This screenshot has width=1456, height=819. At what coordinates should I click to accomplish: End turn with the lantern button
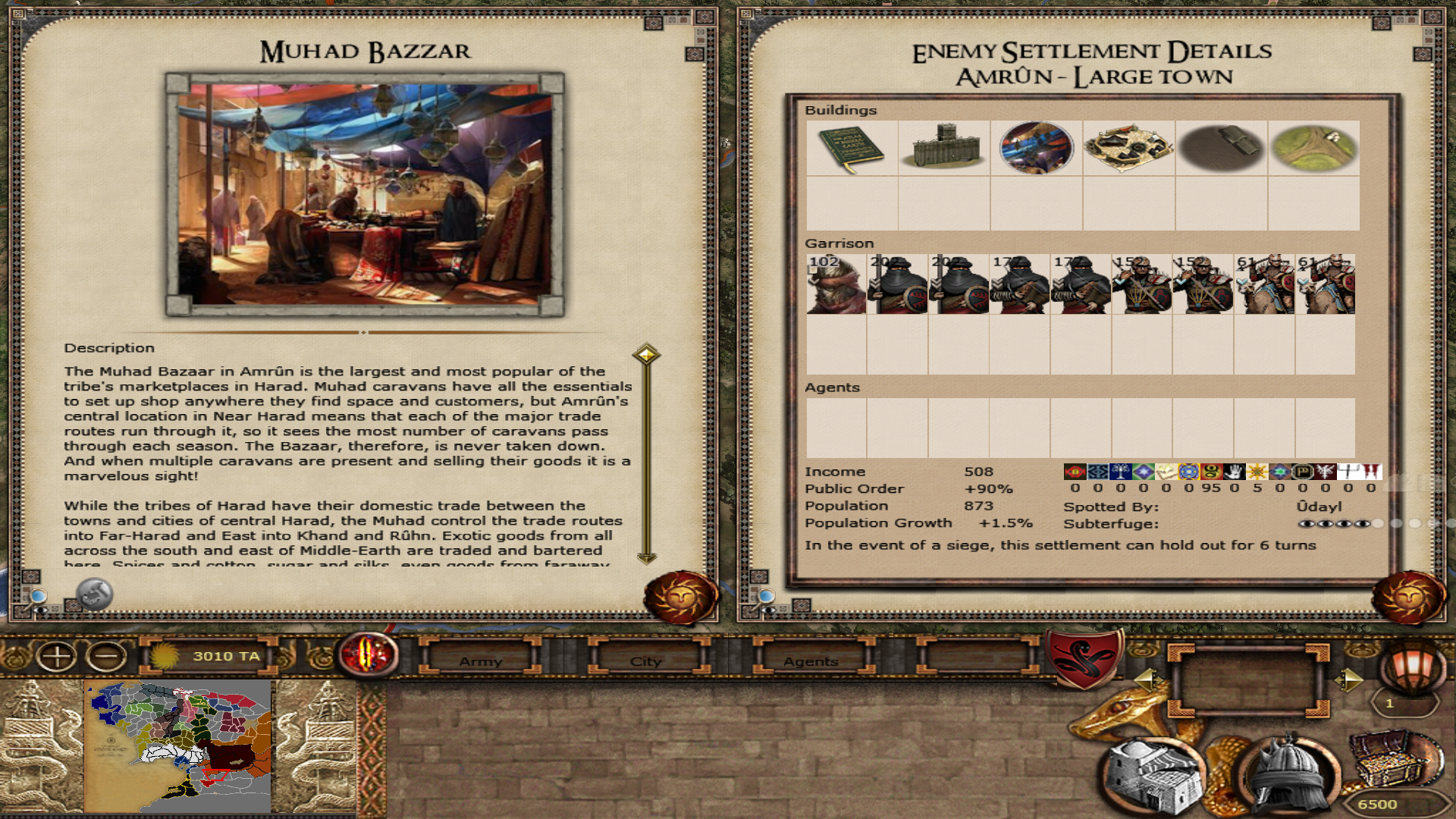1411,666
